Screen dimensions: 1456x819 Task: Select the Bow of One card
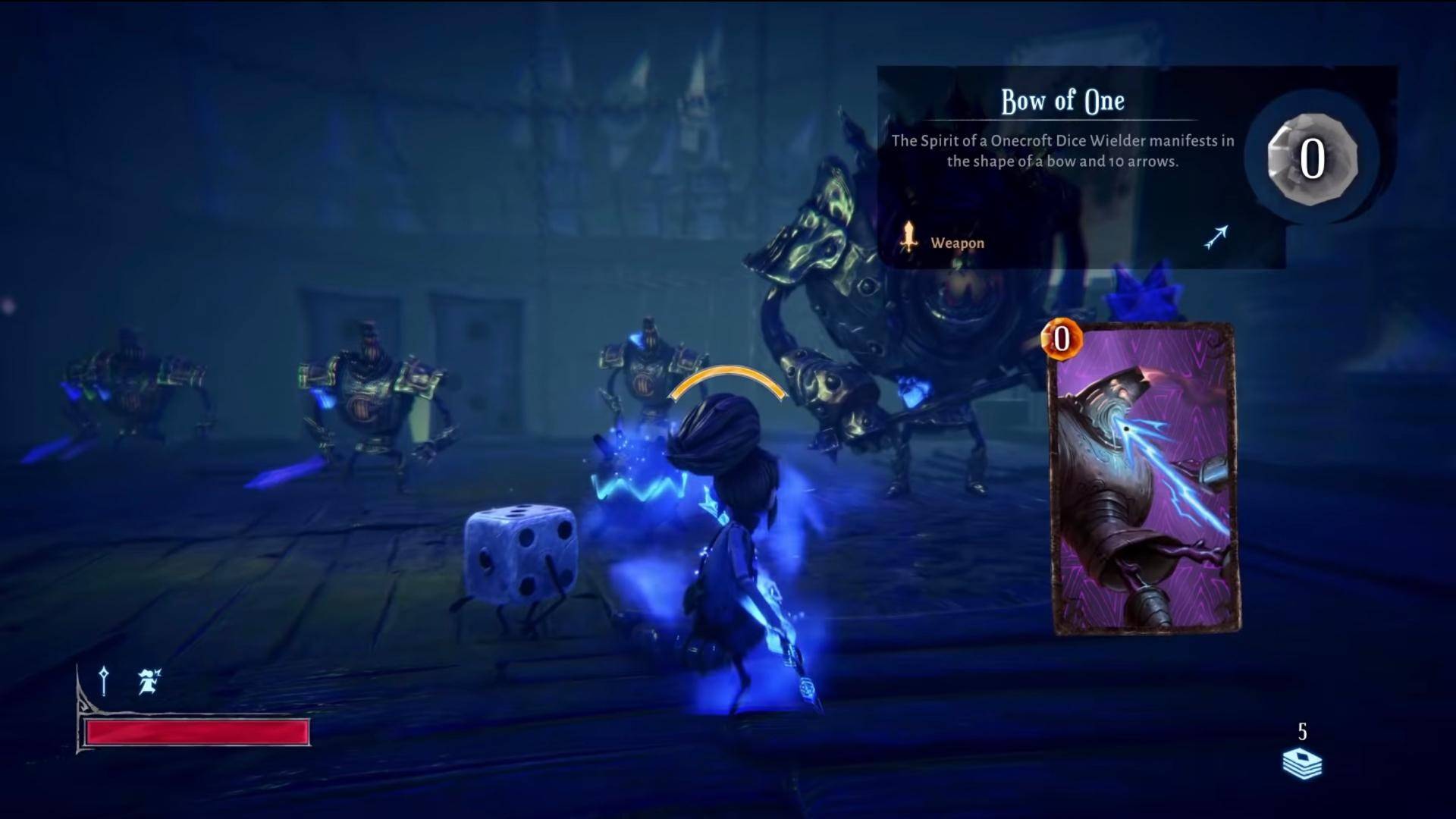coord(1145,479)
